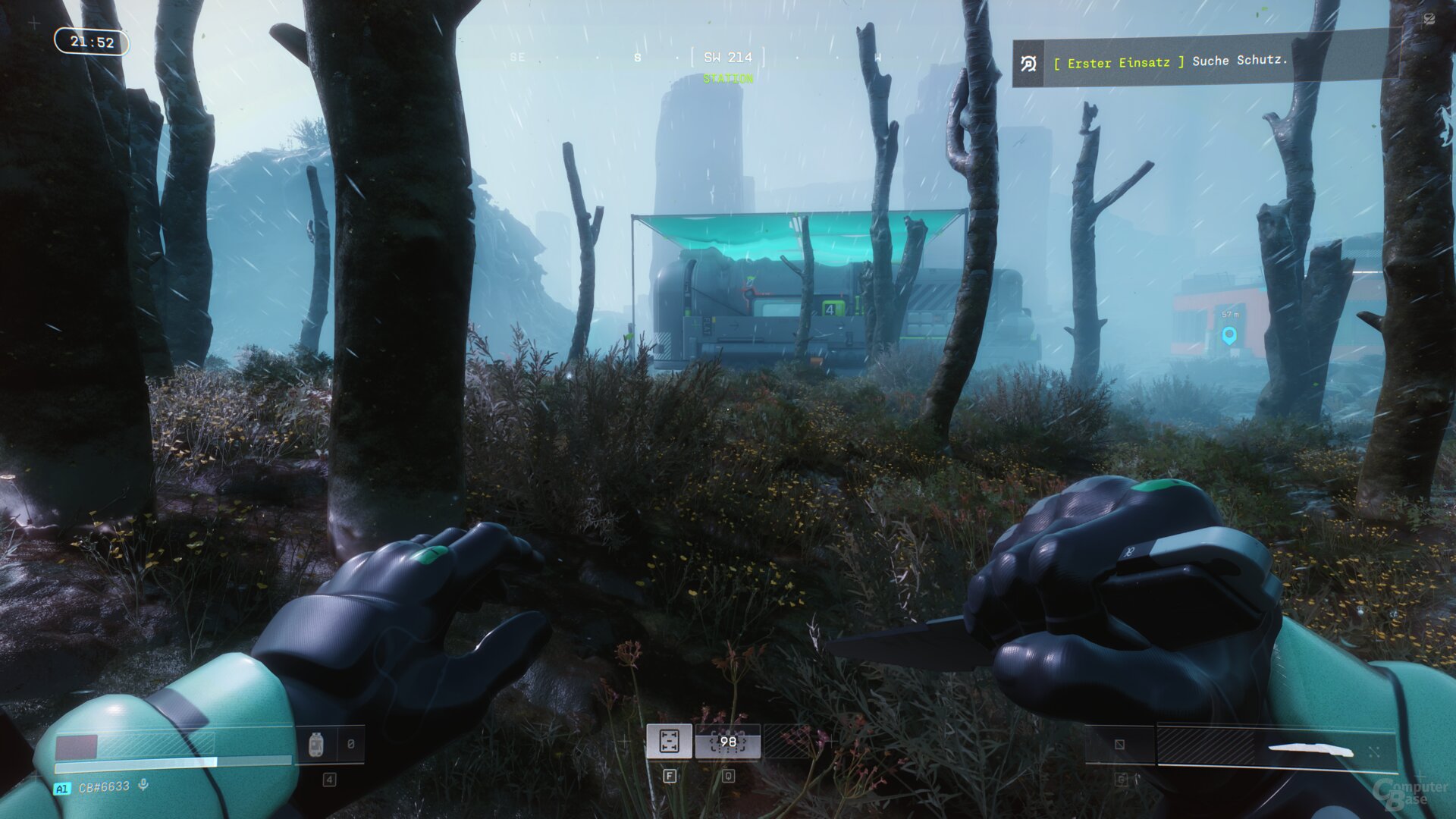Activate the scan-frame ability icon
This screenshot has height=819, width=1456.
(x=669, y=741)
